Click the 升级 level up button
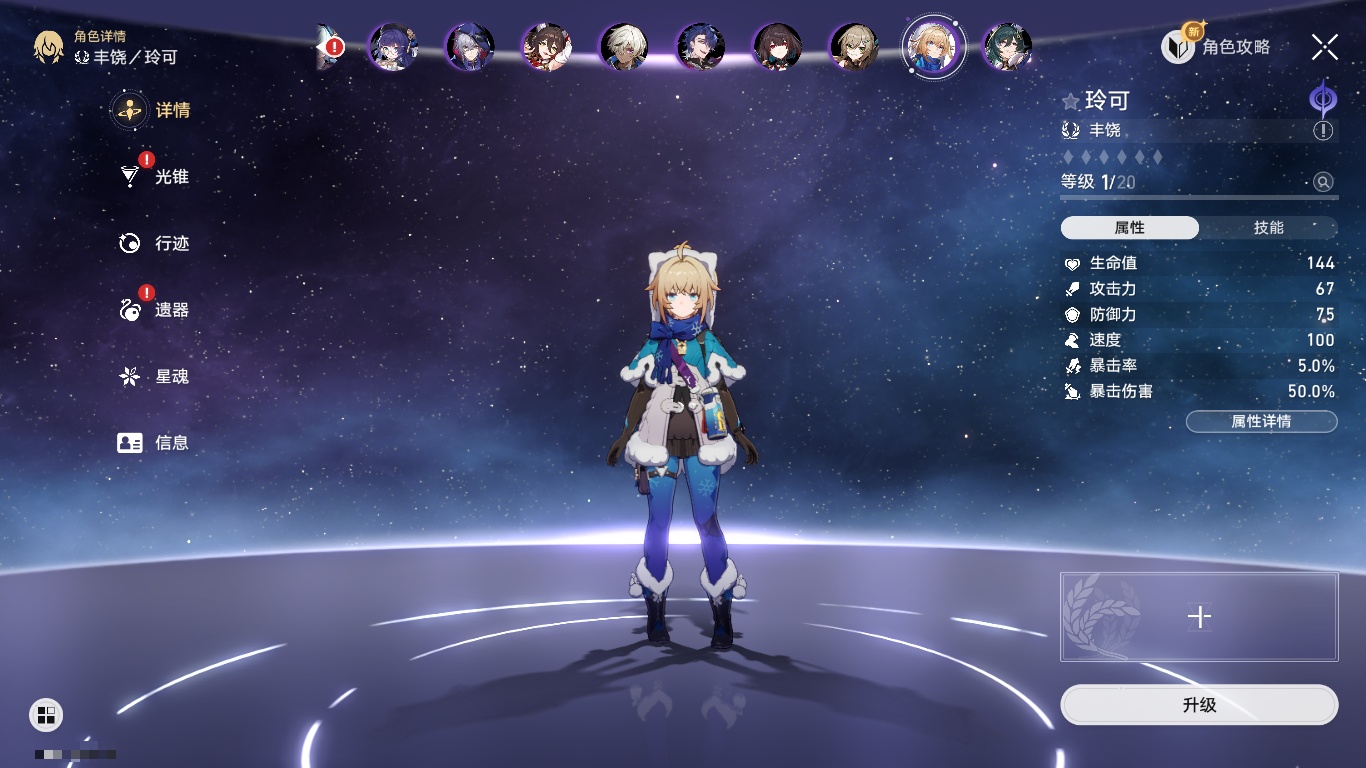The height and width of the screenshot is (768, 1366). (1199, 705)
